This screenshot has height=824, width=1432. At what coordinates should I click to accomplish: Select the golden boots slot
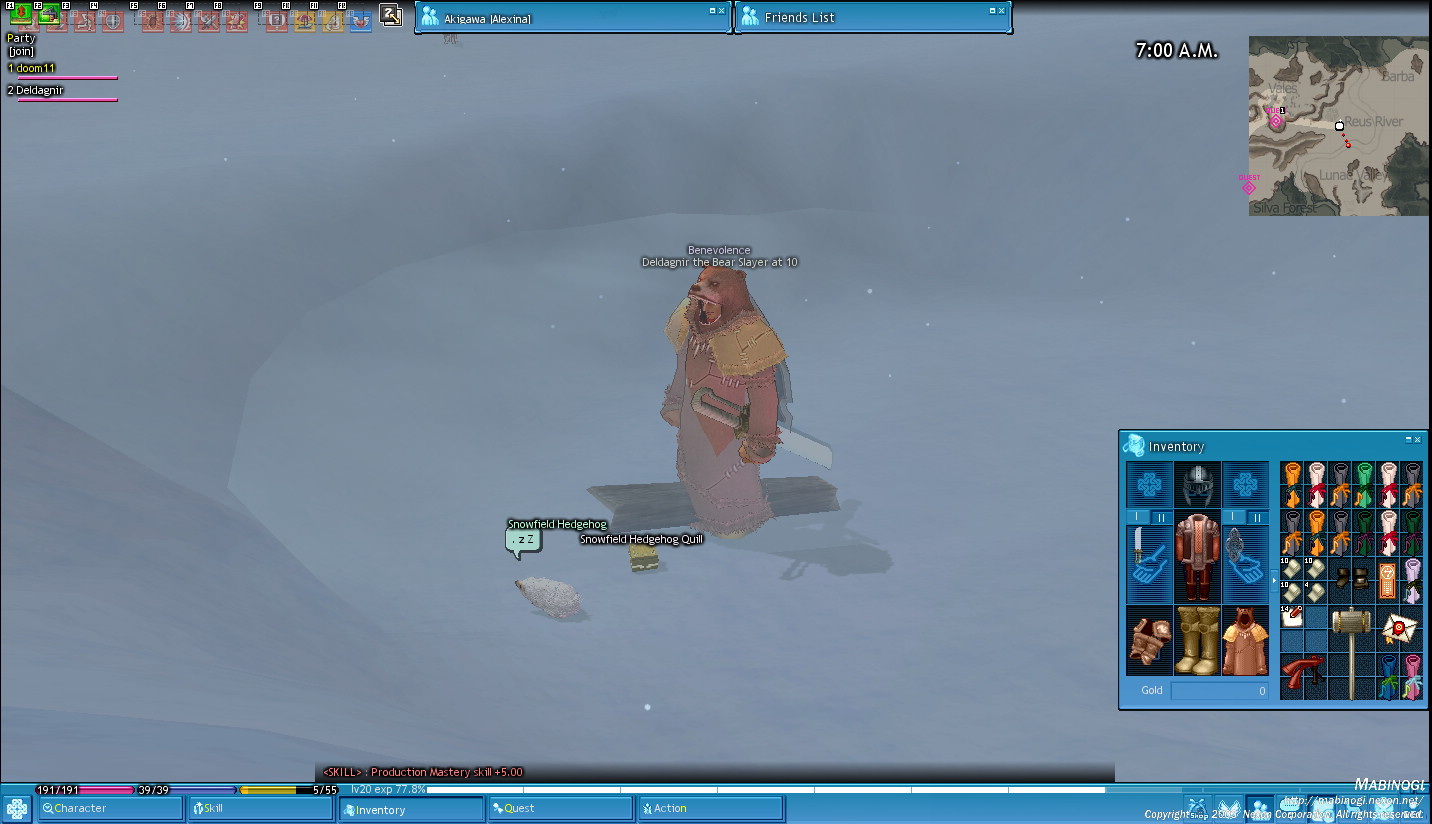click(1197, 641)
